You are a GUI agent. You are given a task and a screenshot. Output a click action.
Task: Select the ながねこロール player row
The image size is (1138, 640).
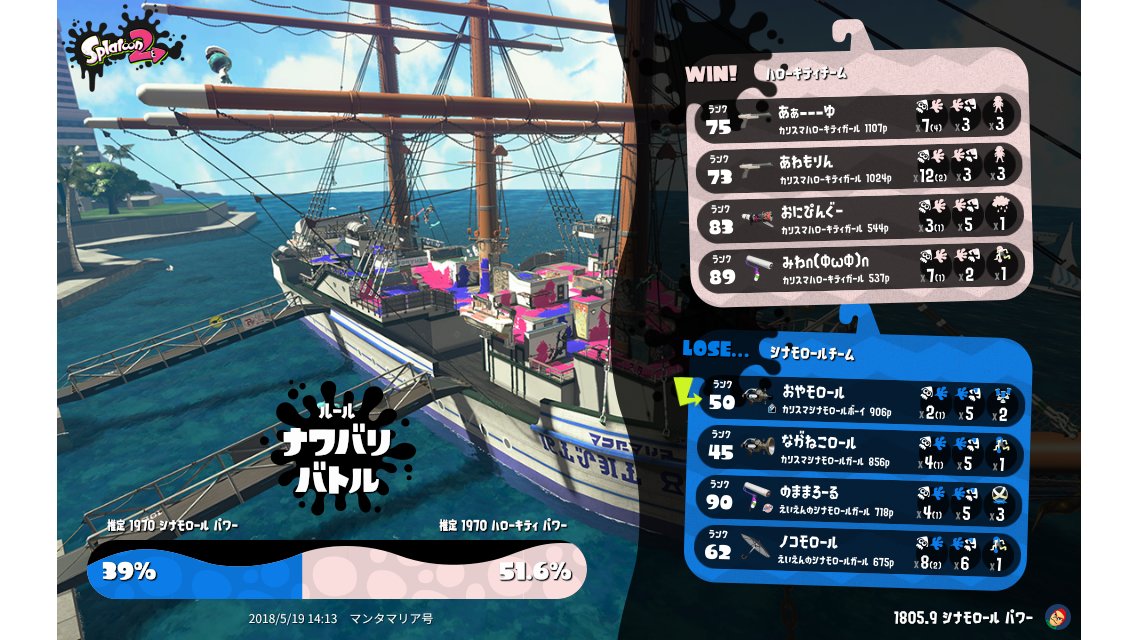(860, 450)
